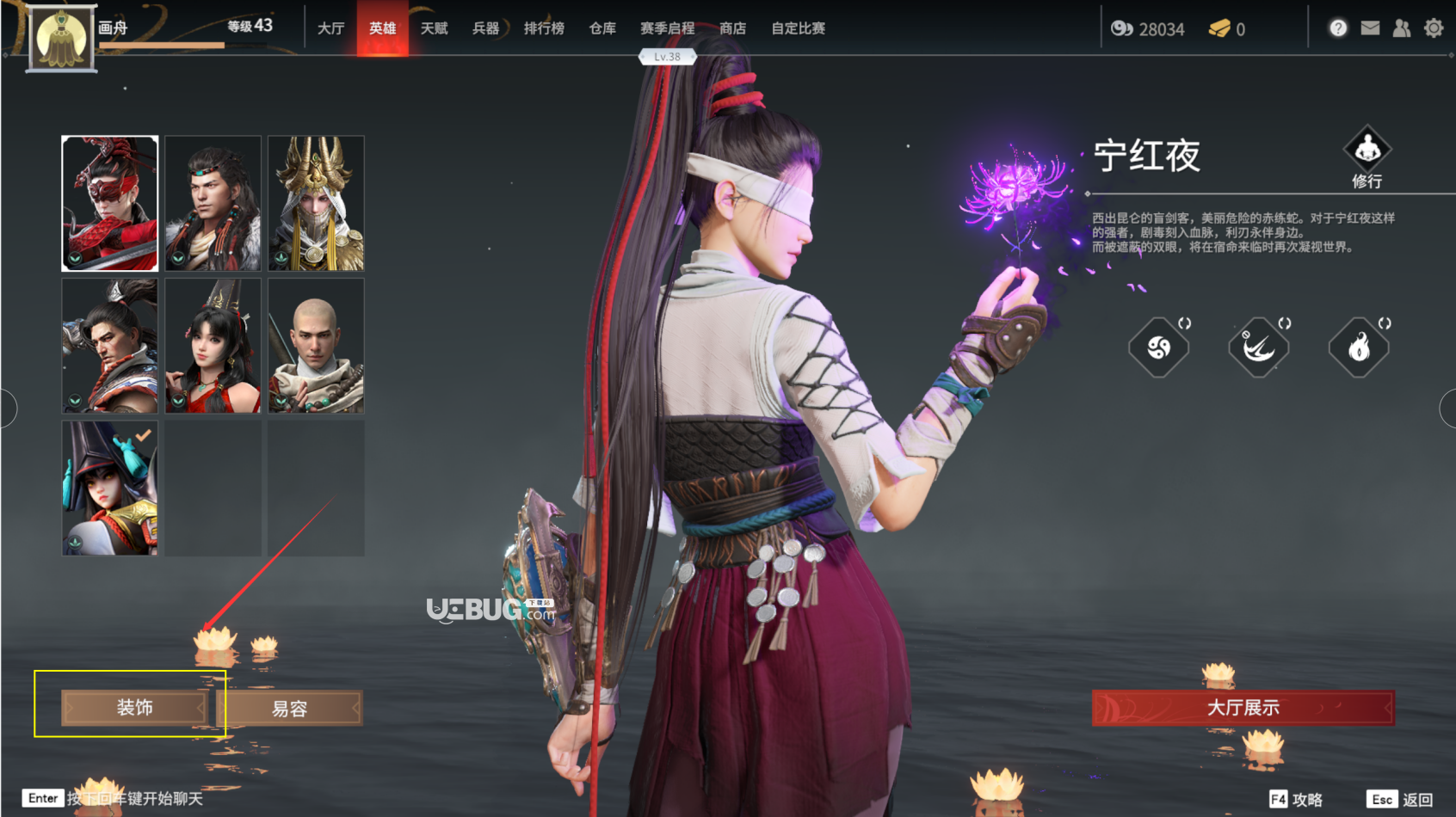
Task: Open the mail envelope icon
Action: pyautogui.click(x=1369, y=28)
